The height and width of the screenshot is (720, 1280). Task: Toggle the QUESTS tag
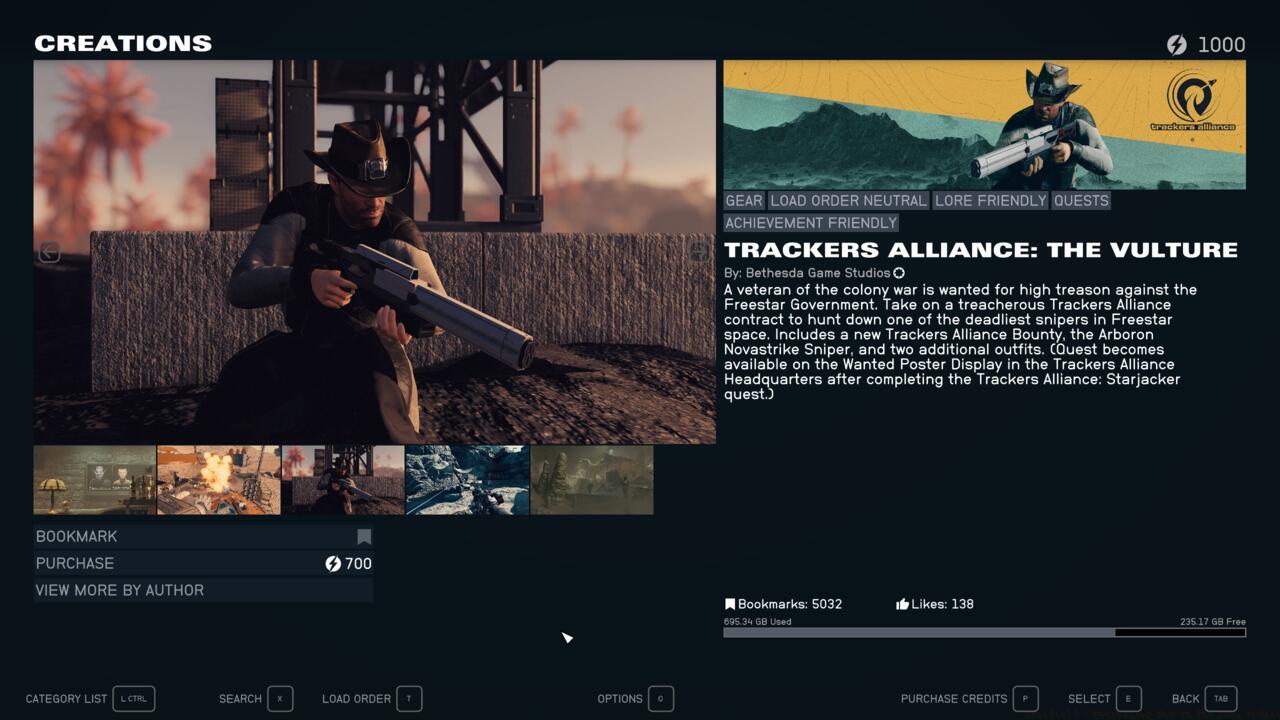[1082, 200]
